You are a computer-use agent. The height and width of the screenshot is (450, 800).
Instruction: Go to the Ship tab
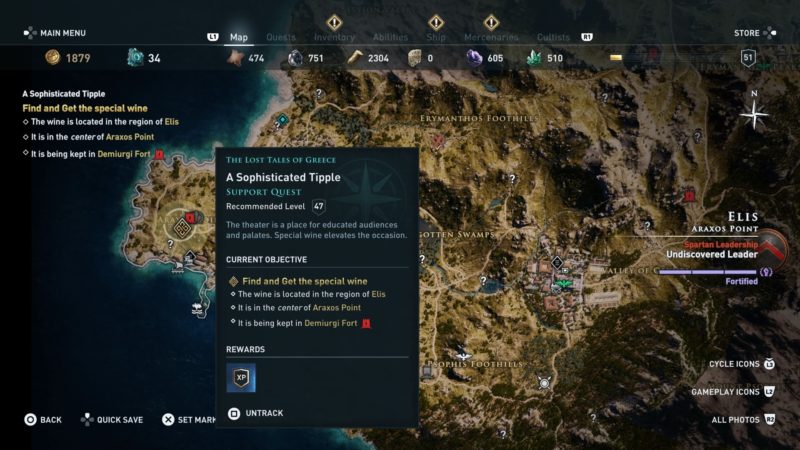coord(436,38)
